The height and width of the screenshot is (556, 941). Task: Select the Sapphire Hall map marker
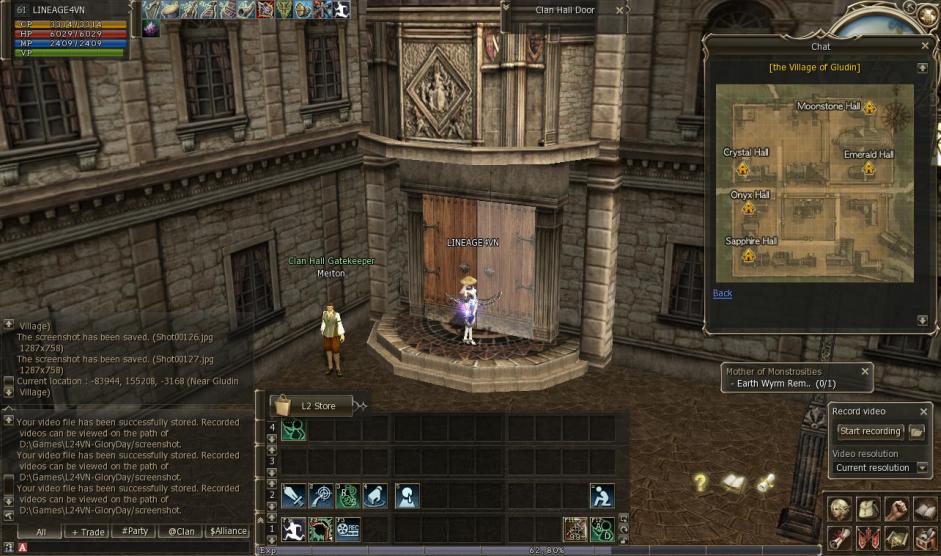tap(748, 255)
